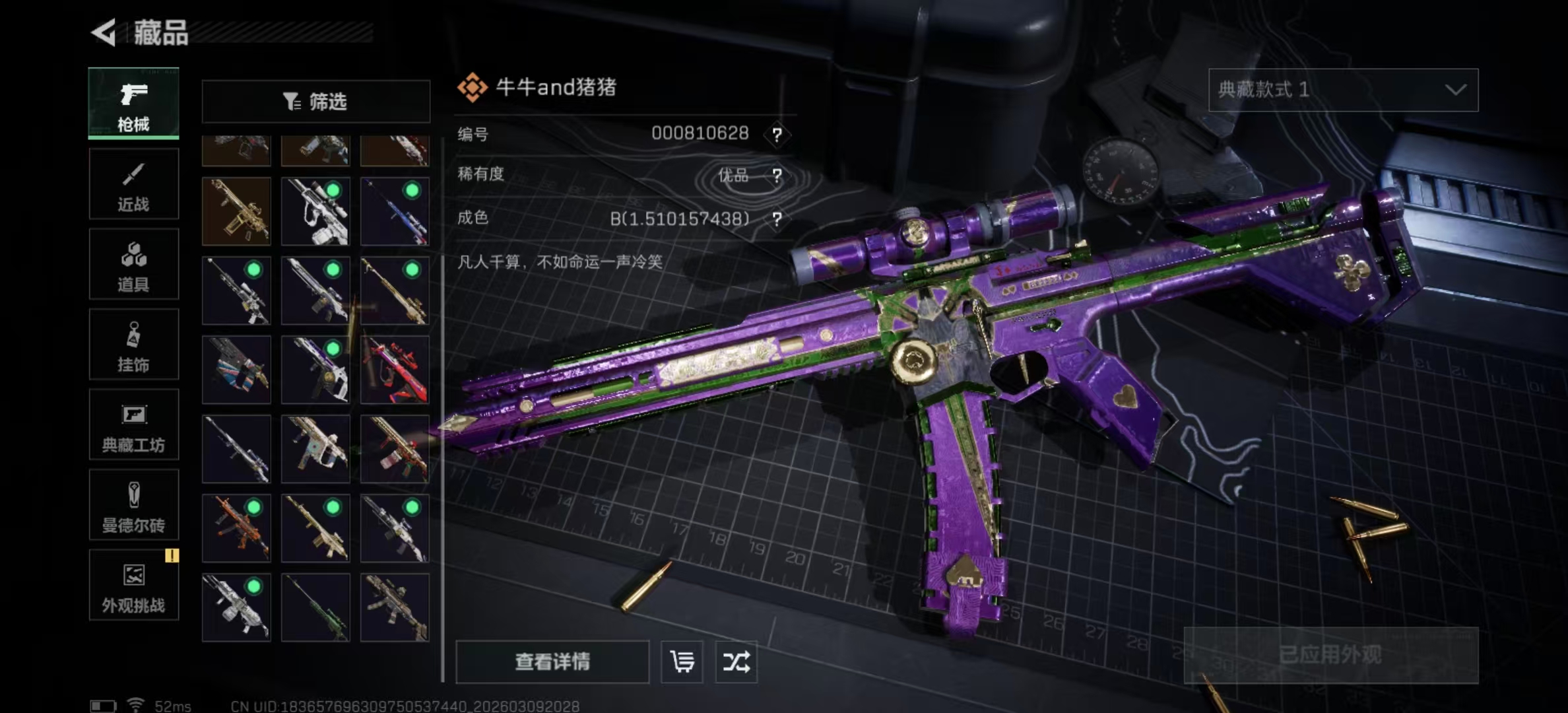Select the golden rifle skin thumbnail
Viewport: 1568px width, 713px height.
(236, 211)
